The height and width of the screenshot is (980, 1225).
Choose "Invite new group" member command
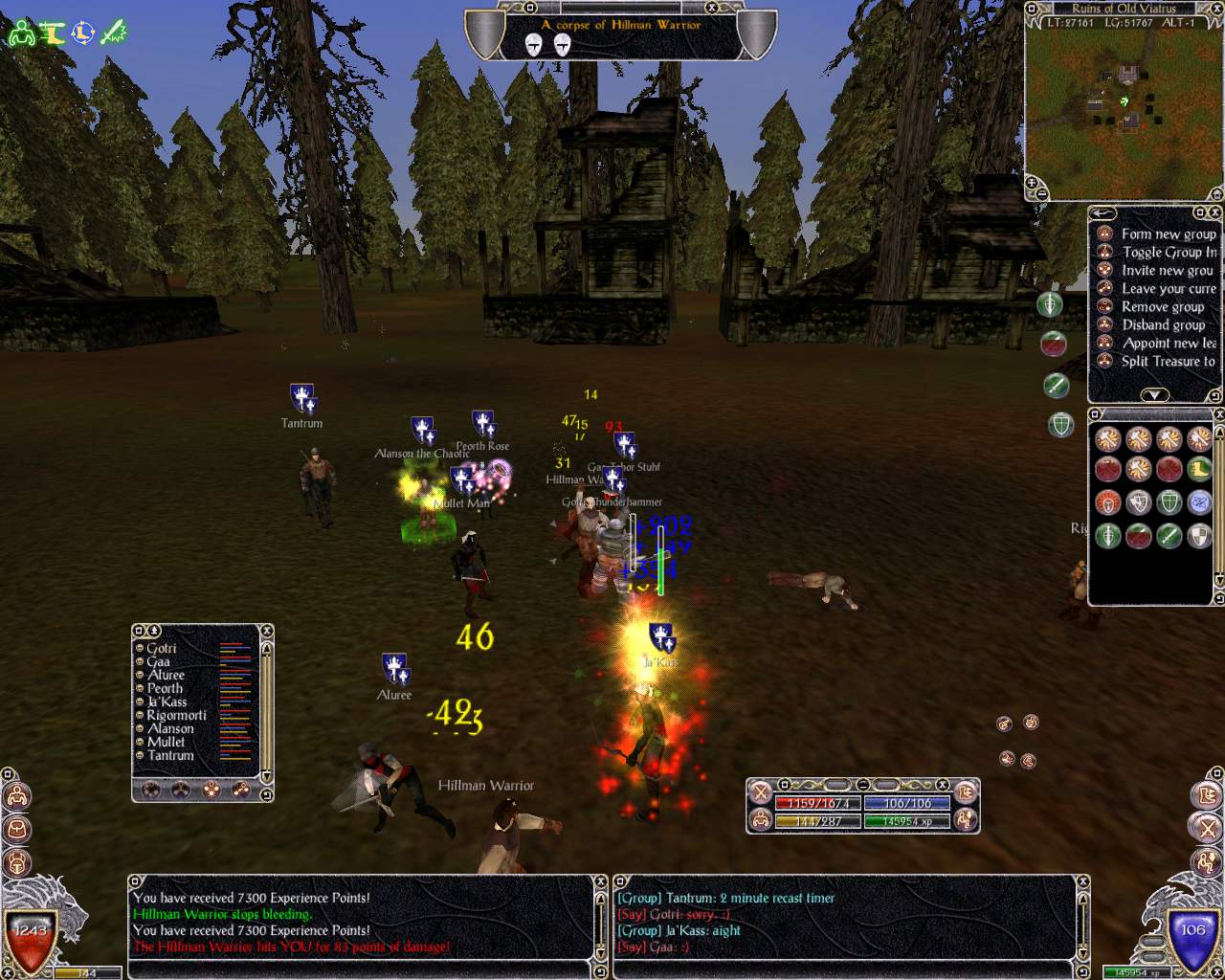coord(1167,270)
